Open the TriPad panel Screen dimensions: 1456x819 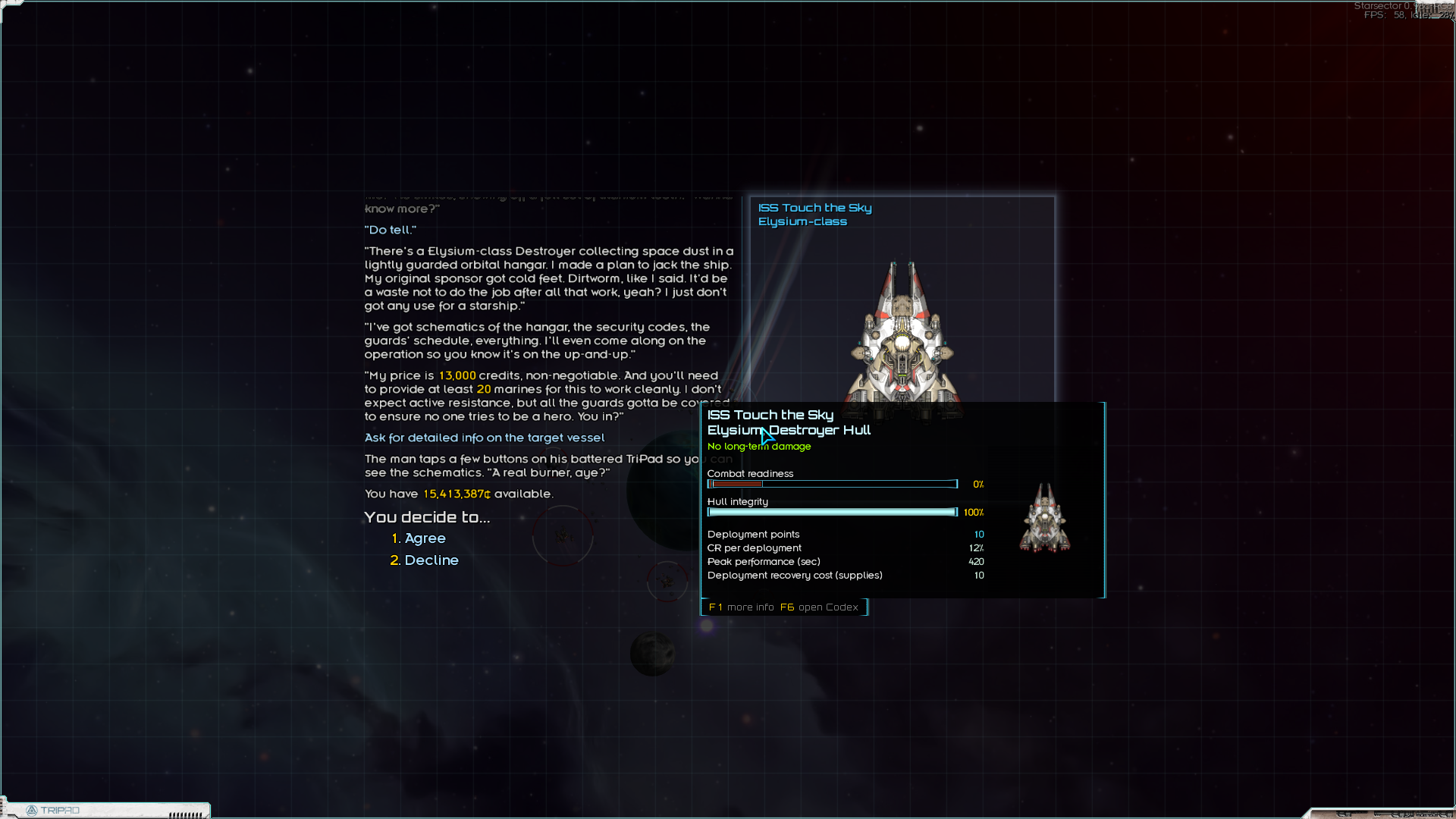pos(53,810)
